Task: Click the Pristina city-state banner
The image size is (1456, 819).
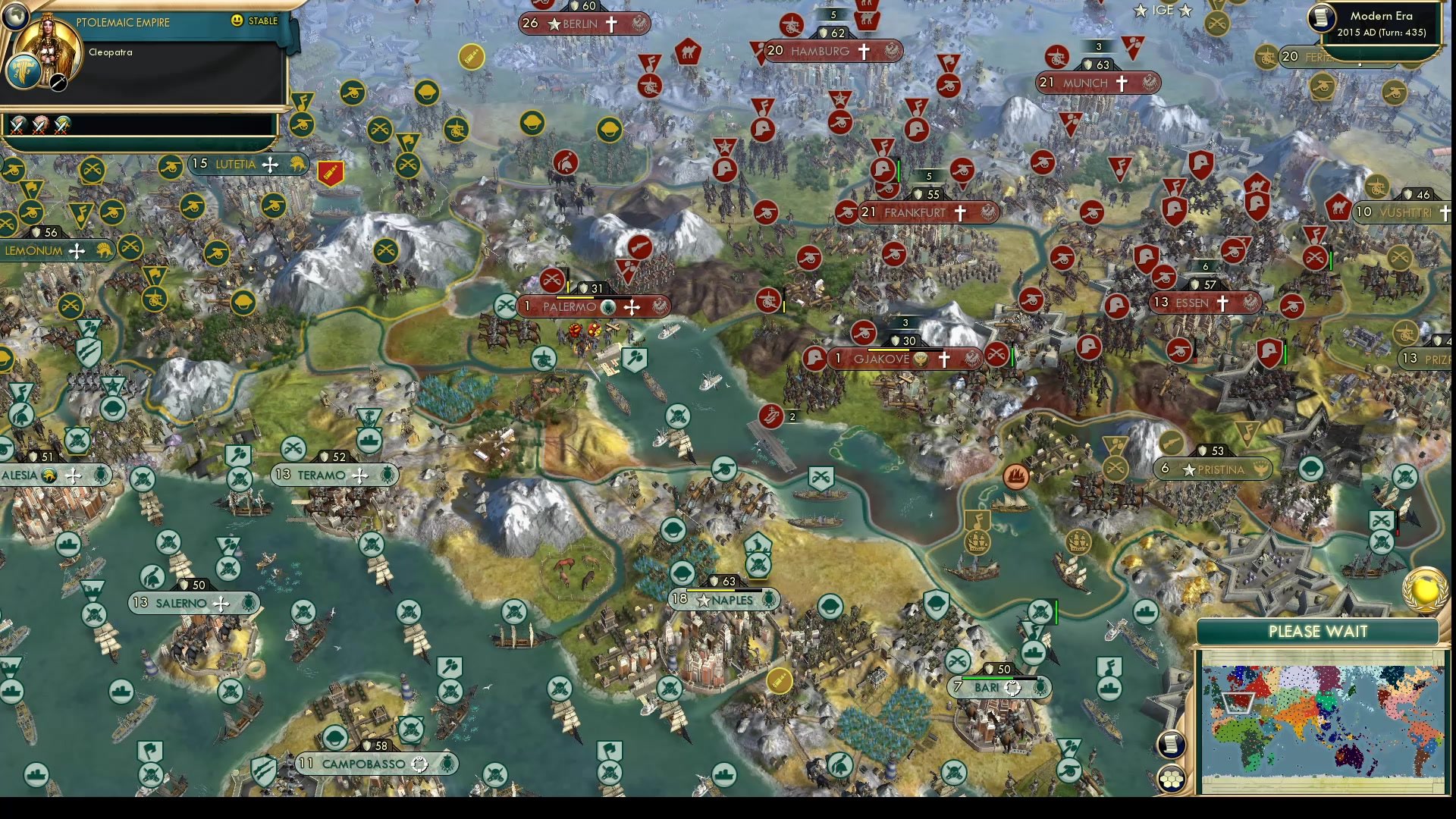Action: tap(1214, 469)
